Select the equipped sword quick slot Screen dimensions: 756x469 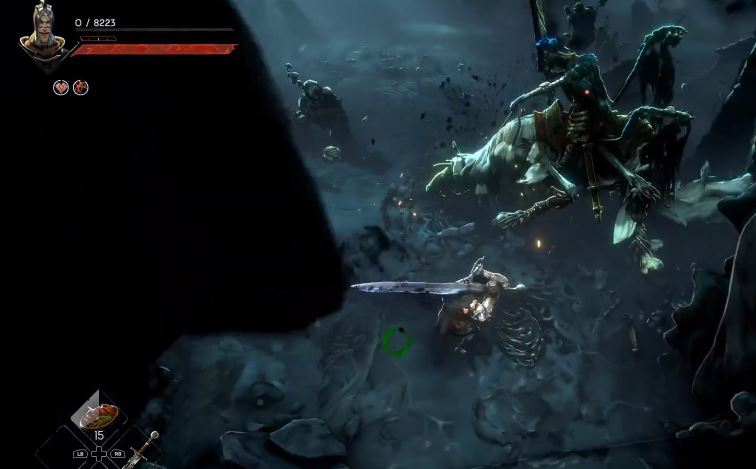pos(142,449)
